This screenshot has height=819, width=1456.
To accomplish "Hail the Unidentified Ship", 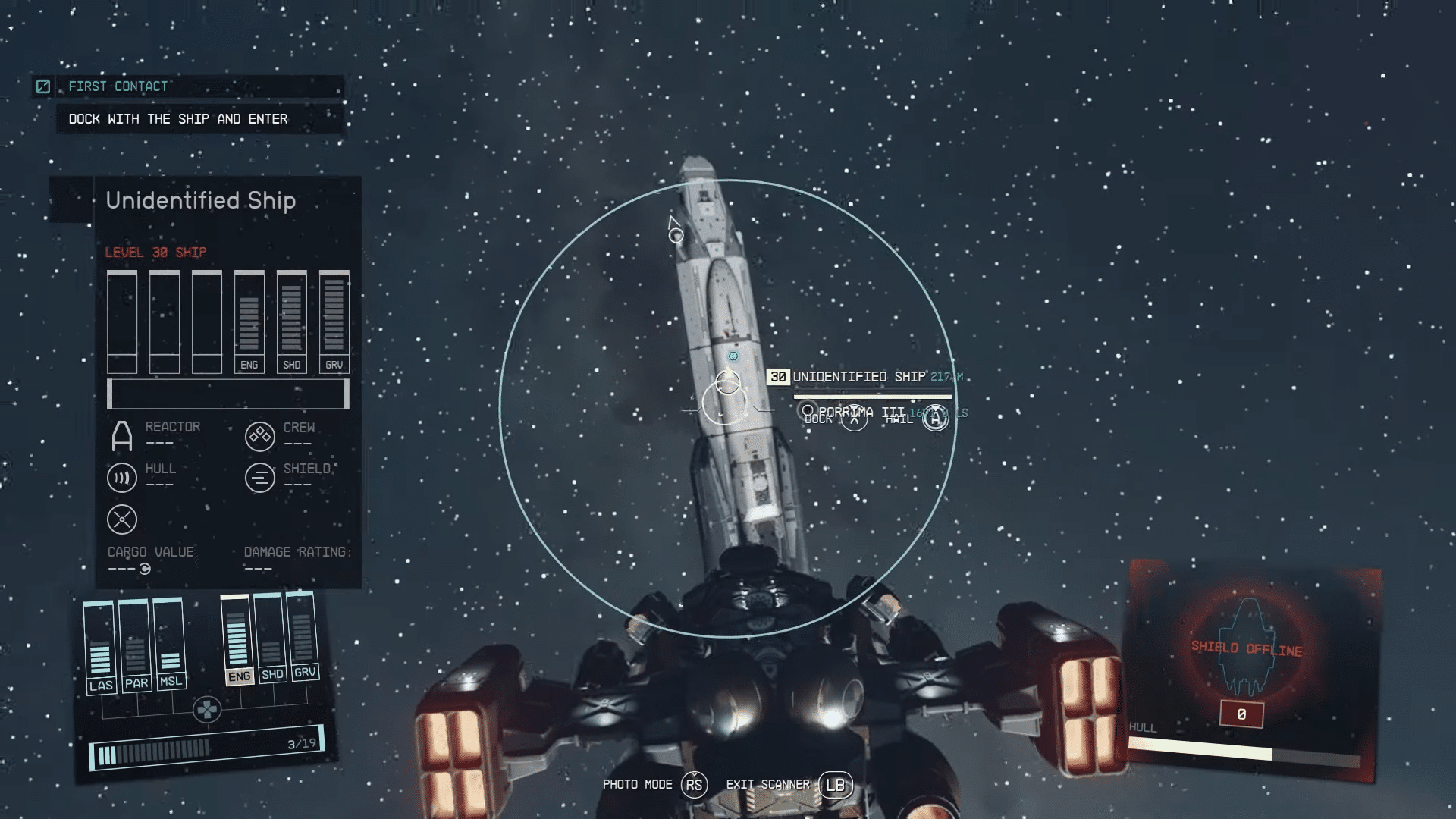I will point(934,417).
